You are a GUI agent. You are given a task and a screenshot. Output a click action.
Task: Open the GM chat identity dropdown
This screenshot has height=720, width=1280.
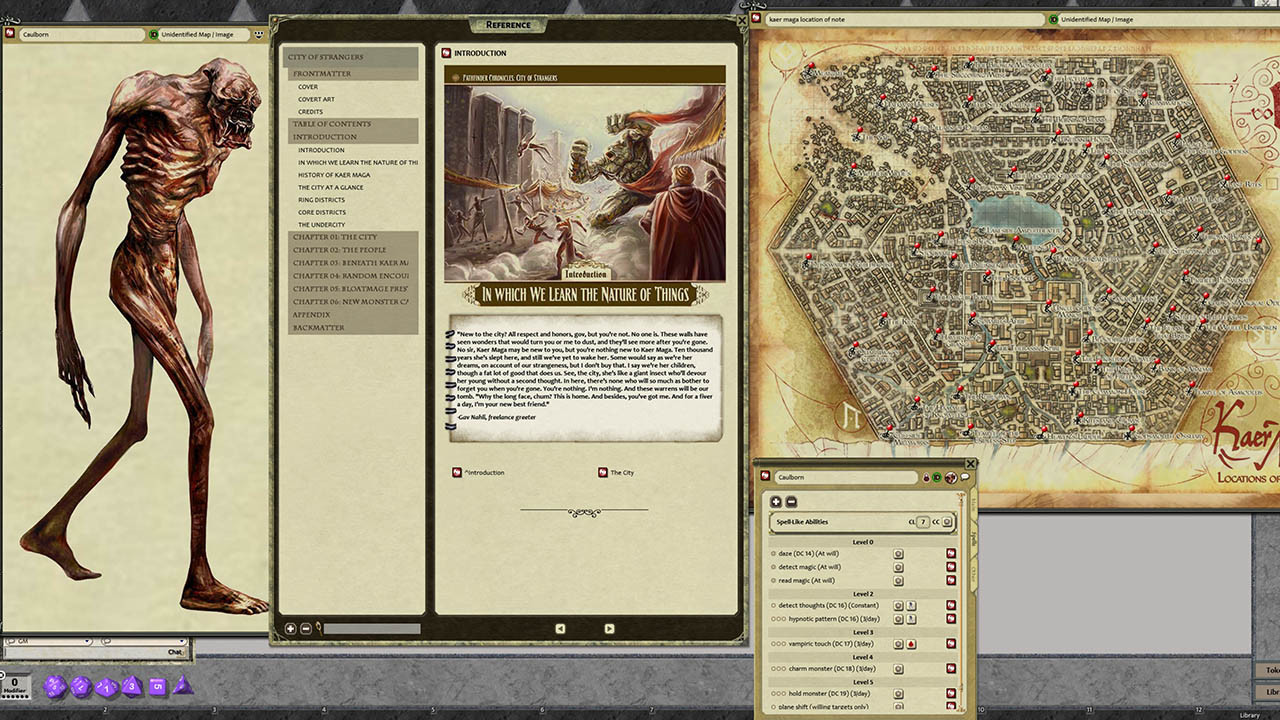tap(86, 641)
